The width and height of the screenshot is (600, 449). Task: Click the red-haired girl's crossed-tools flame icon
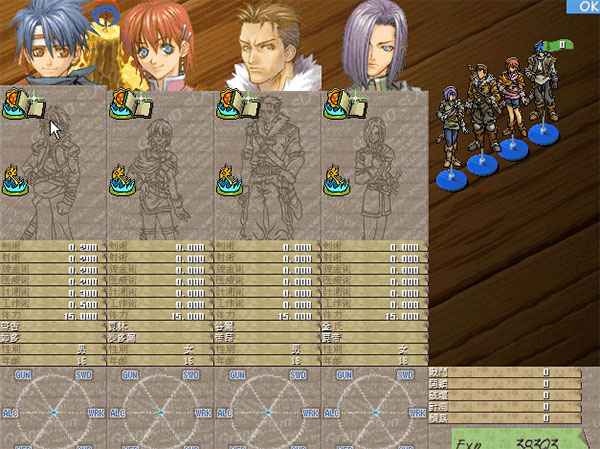click(x=124, y=178)
